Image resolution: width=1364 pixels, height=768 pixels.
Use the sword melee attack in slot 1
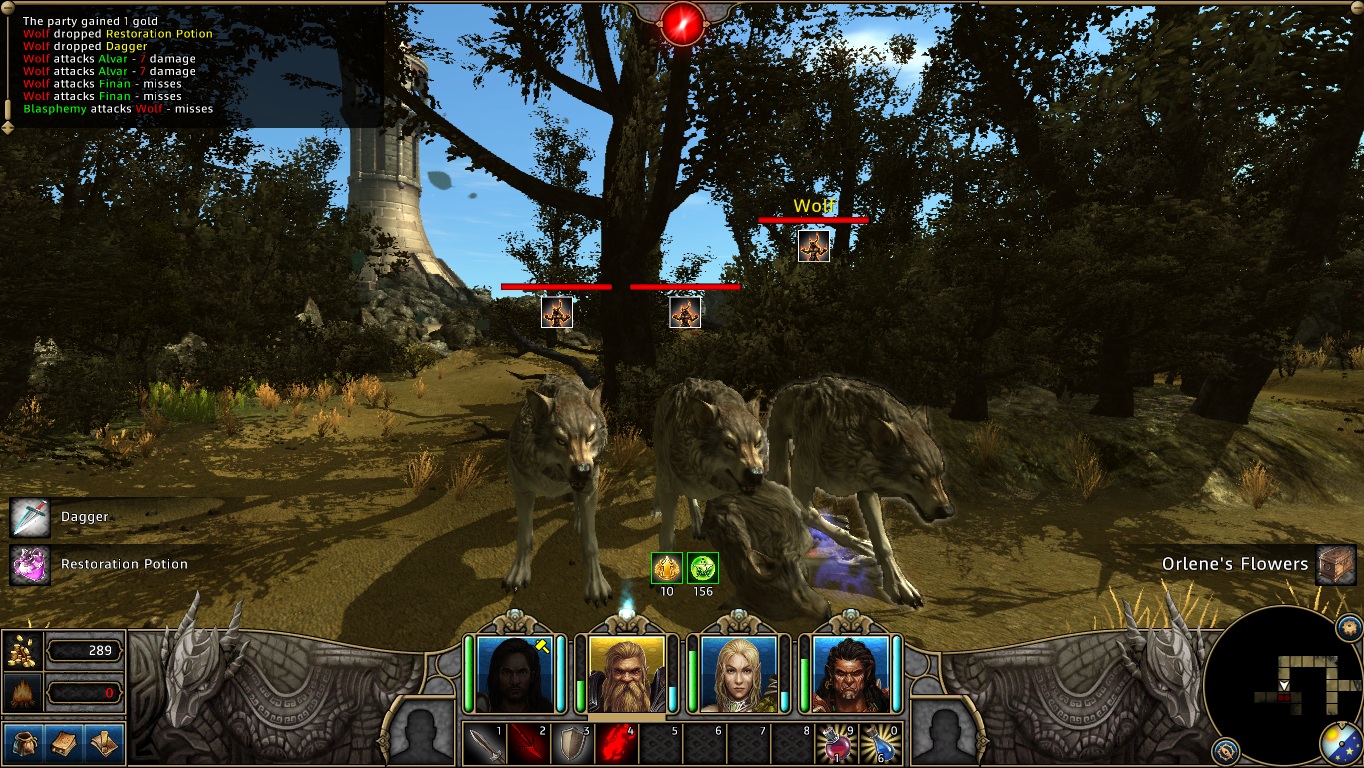point(486,744)
